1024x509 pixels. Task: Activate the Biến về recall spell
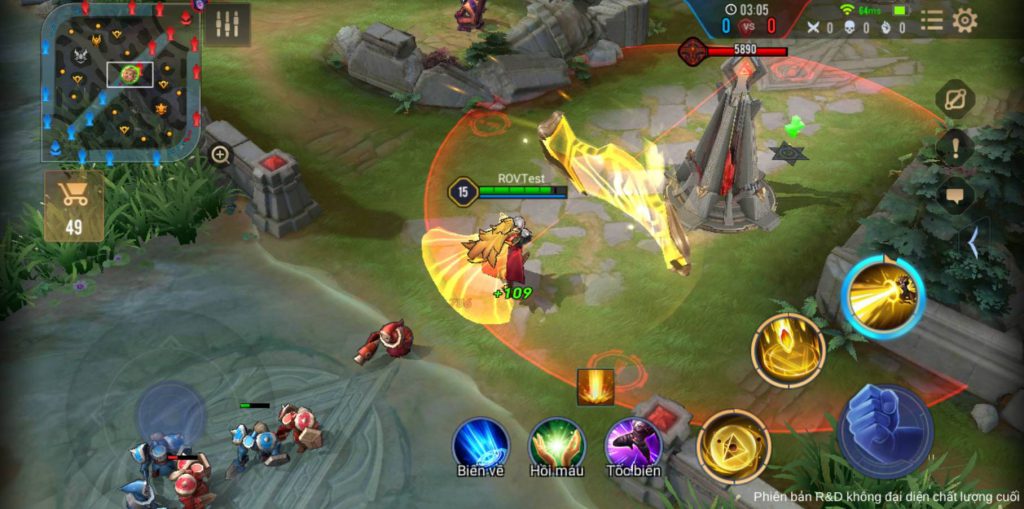coord(481,445)
